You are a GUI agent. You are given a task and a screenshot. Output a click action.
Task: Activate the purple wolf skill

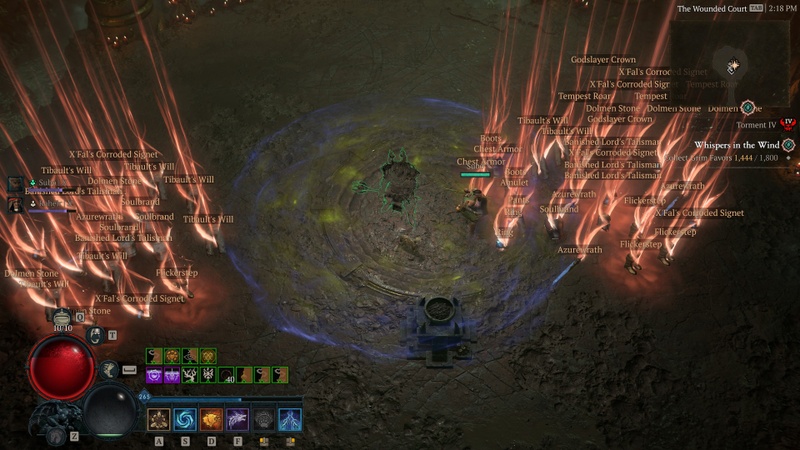coord(237,418)
